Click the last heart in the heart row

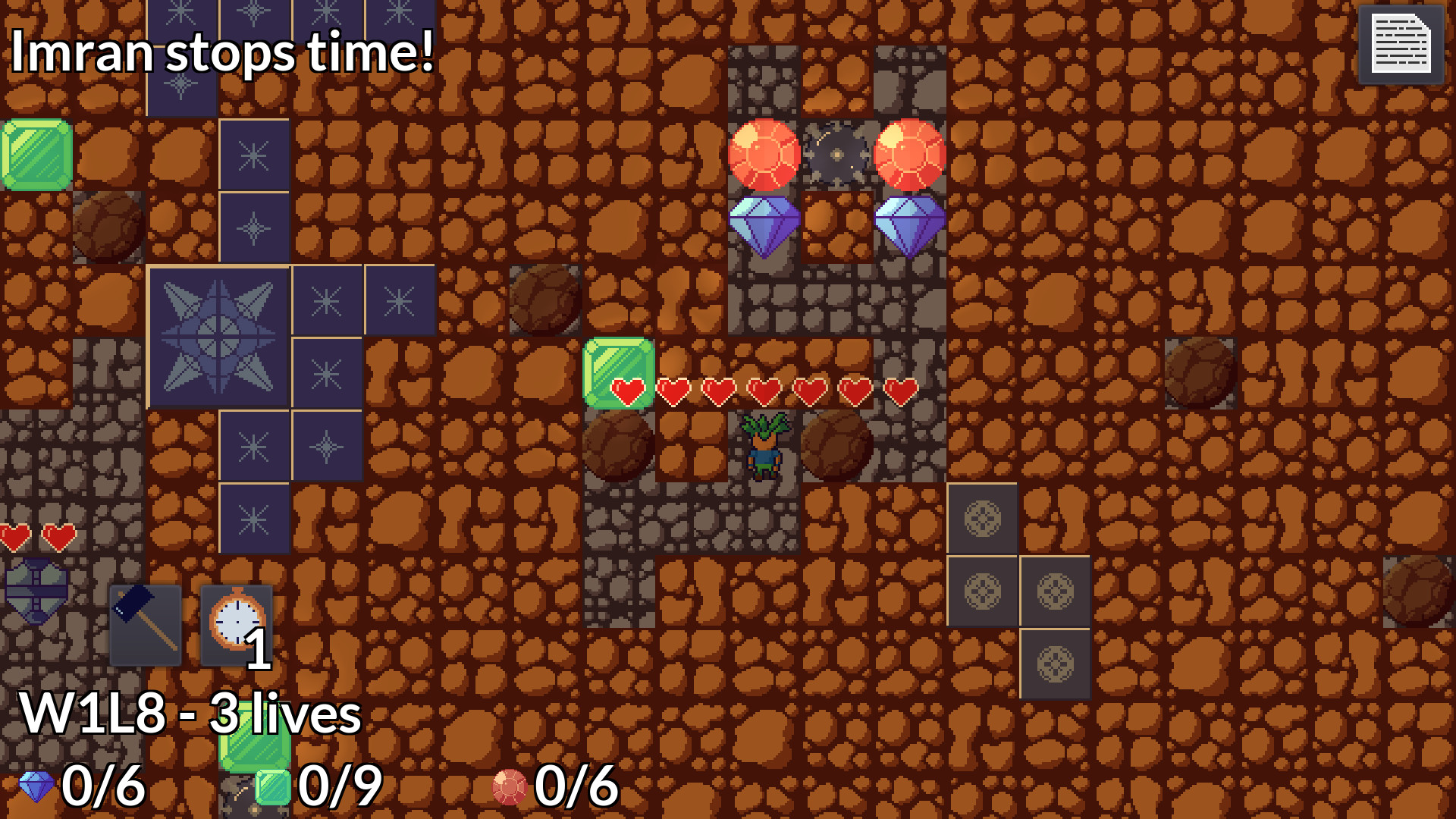(x=902, y=390)
